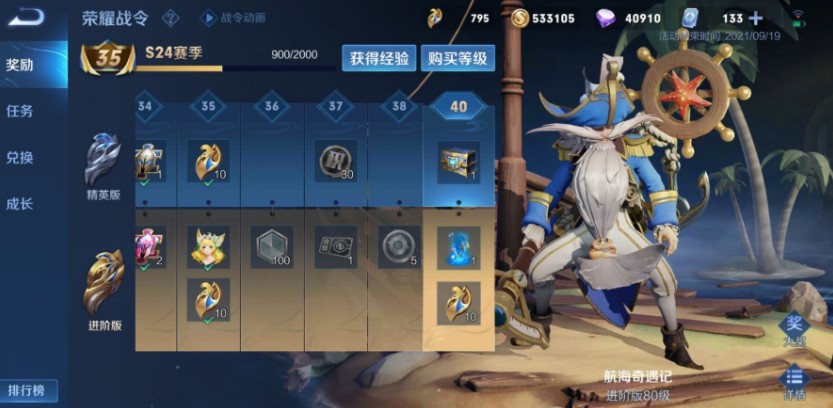Image resolution: width=833 pixels, height=408 pixels.
Task: Show the 奖励 (Rewards) tab
Action: pos(20,65)
